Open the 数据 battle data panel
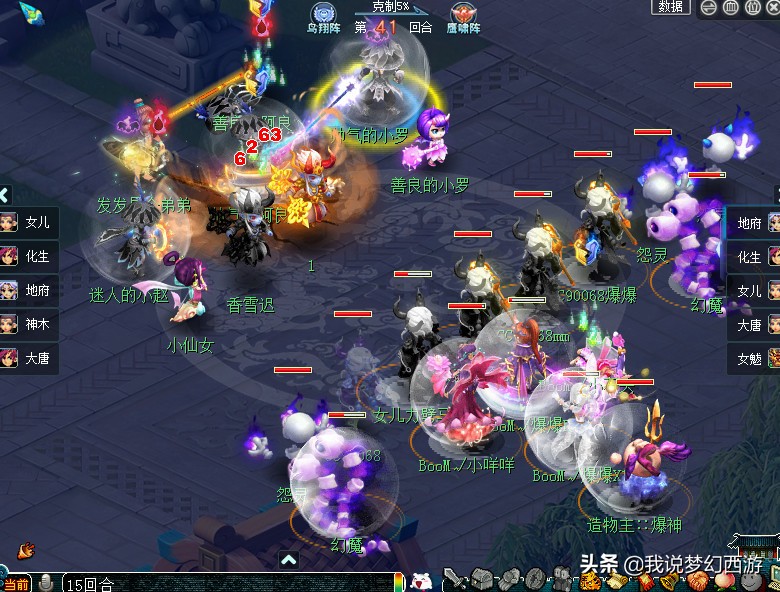 point(671,7)
